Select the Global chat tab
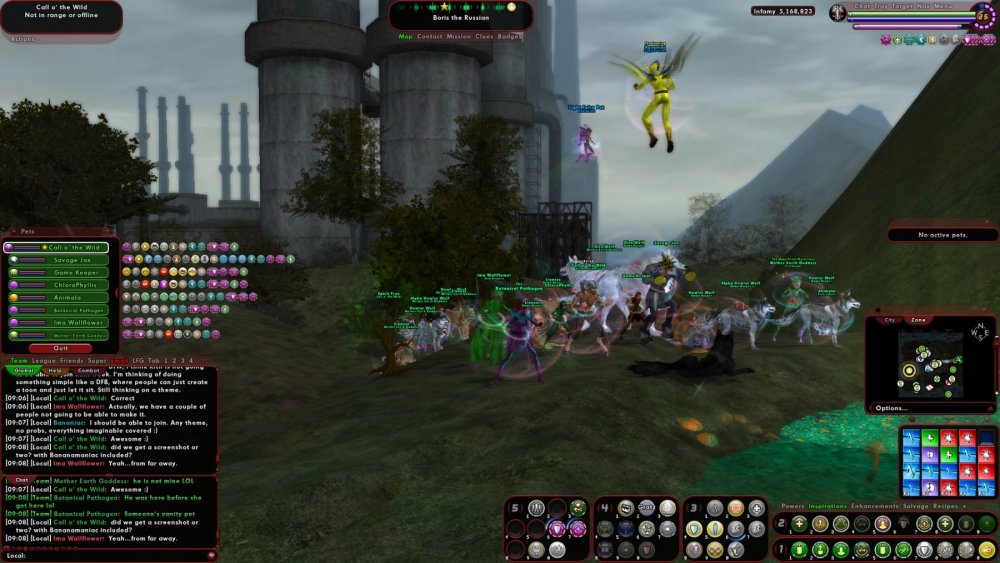This screenshot has height=563, width=1000. (22, 370)
